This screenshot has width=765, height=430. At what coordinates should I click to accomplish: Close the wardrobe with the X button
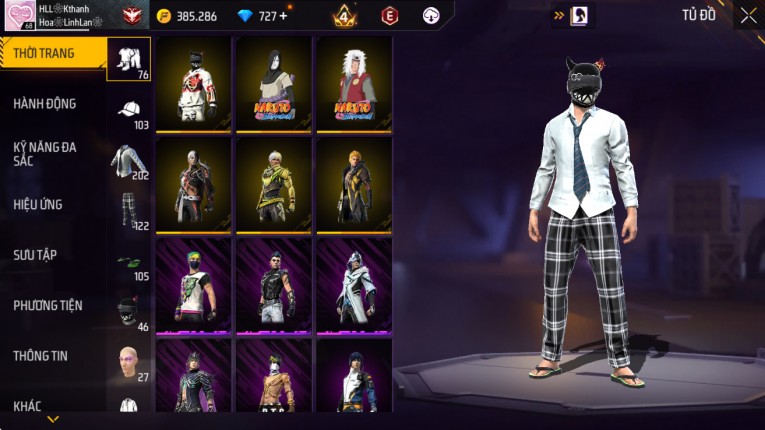(748, 15)
